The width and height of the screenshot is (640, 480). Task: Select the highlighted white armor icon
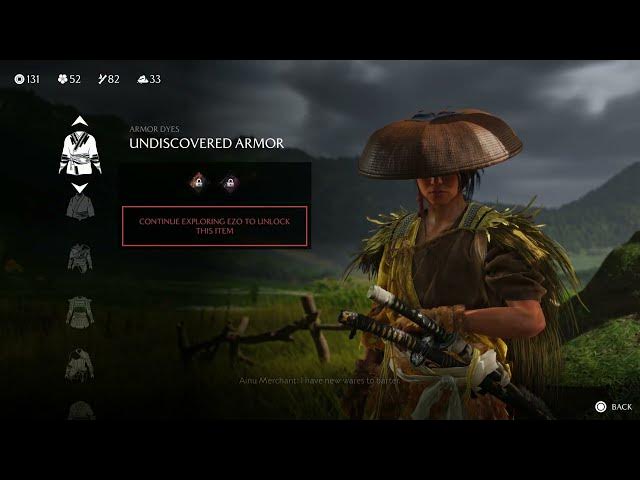point(80,153)
